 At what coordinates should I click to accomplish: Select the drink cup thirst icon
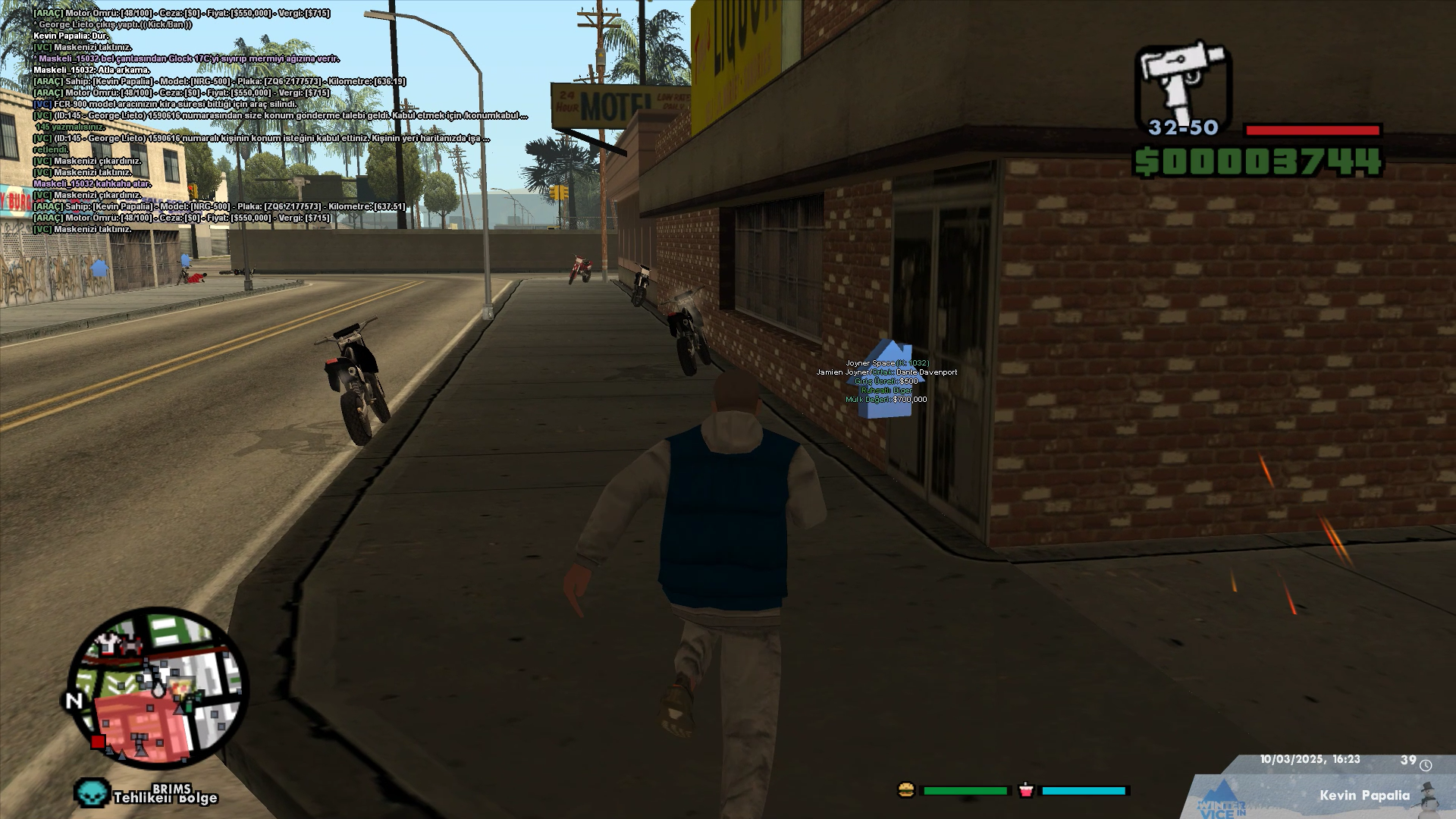point(1025,790)
